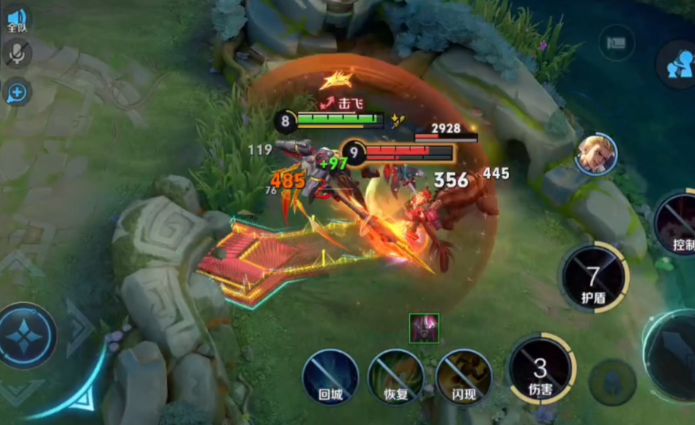Toggle the 全队 team voice speaker
Screen dimensions: 695x425
(17, 18)
